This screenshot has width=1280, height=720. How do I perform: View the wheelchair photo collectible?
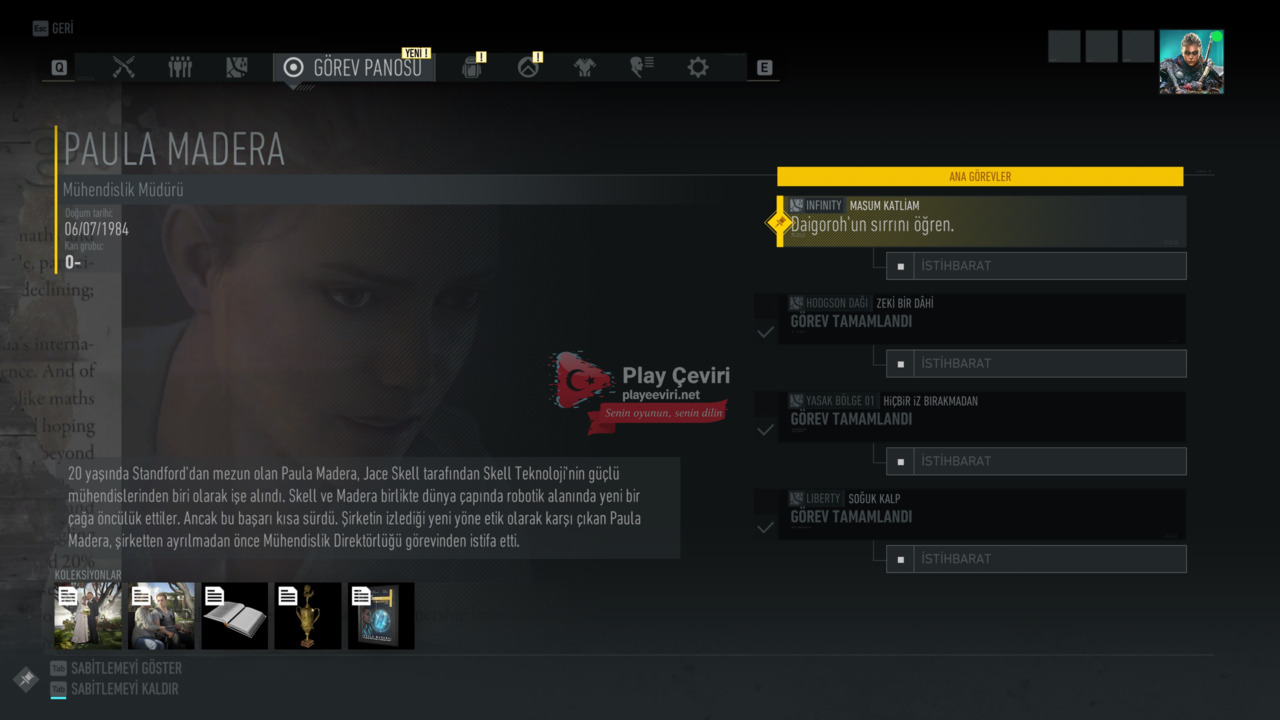161,616
